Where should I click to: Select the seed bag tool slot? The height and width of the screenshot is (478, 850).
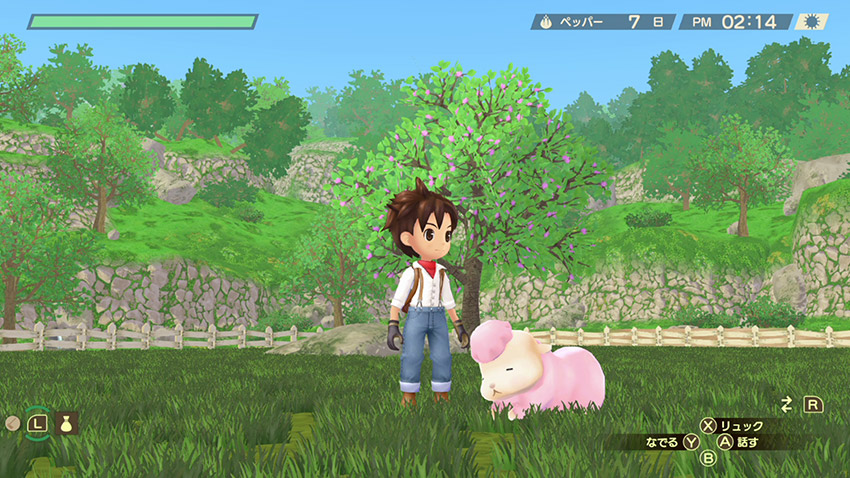pyautogui.click(x=67, y=423)
